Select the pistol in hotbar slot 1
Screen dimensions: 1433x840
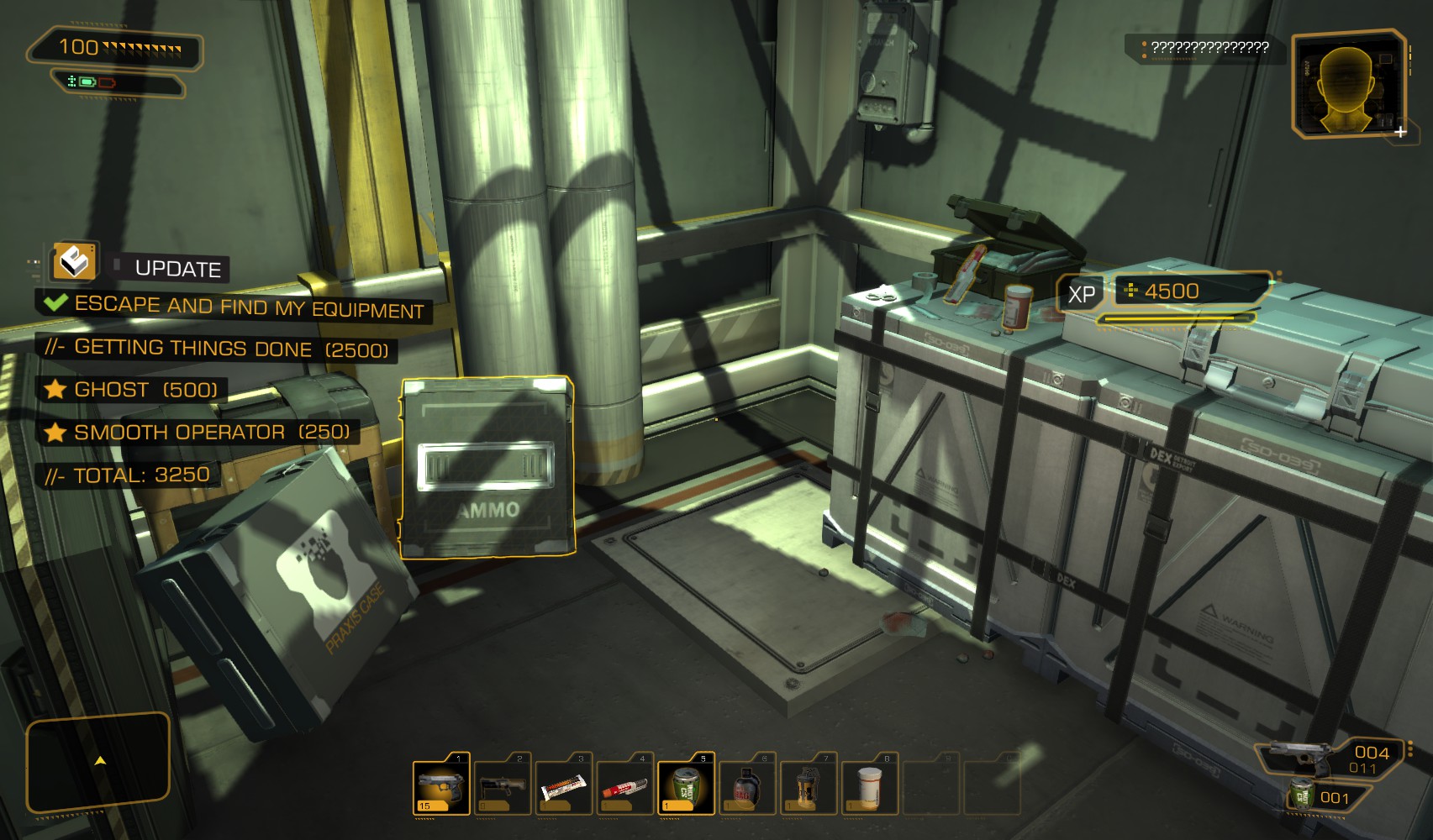(x=441, y=785)
